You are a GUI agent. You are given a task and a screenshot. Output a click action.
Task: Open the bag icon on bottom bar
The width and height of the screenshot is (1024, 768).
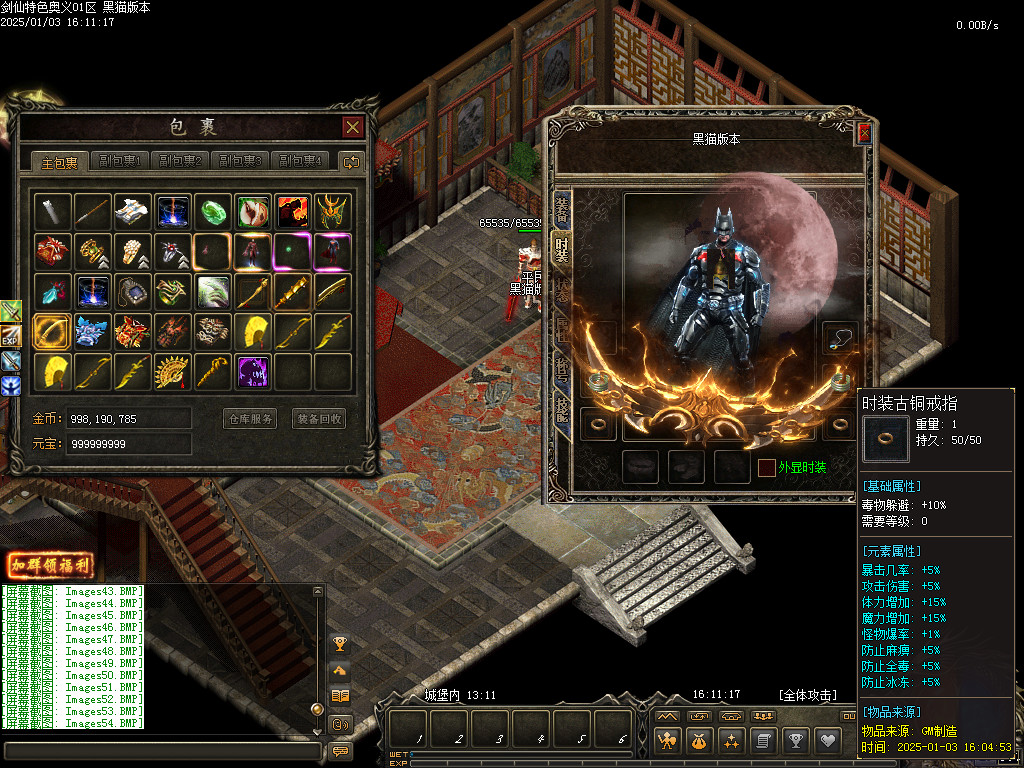698,741
